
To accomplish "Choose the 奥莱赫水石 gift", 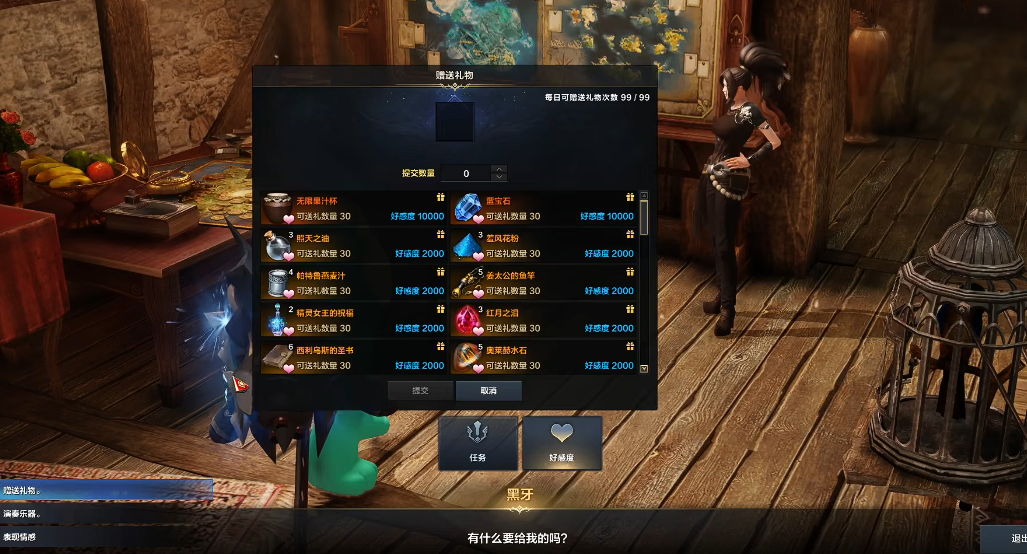I will pyautogui.click(x=543, y=357).
